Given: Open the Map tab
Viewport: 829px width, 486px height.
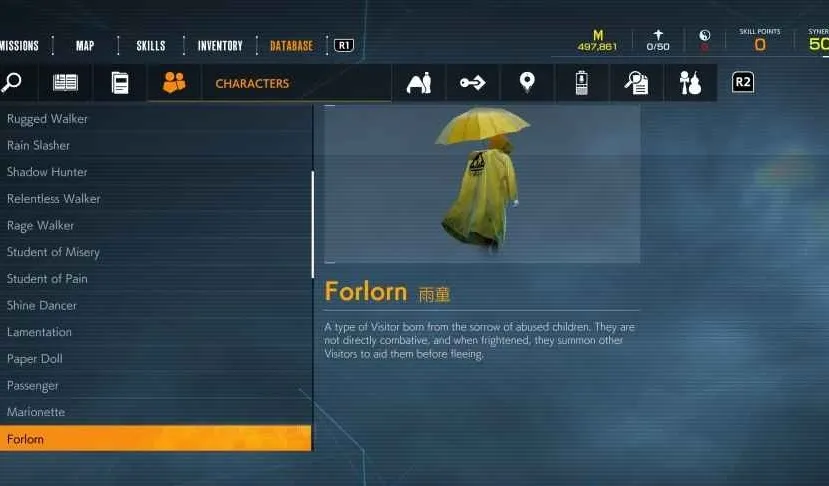Looking at the screenshot, I should click(x=86, y=45).
